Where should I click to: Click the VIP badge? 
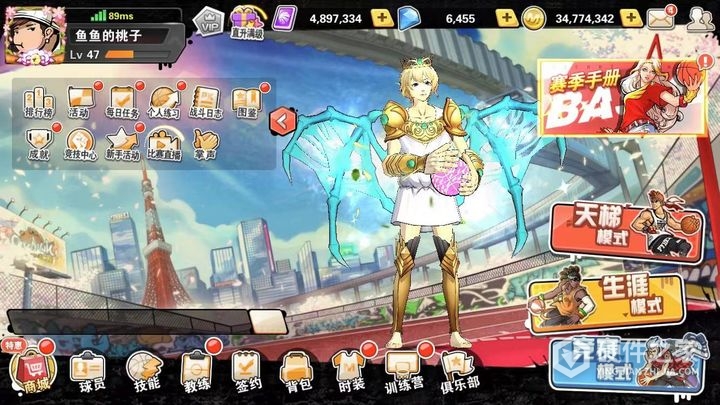(x=207, y=19)
